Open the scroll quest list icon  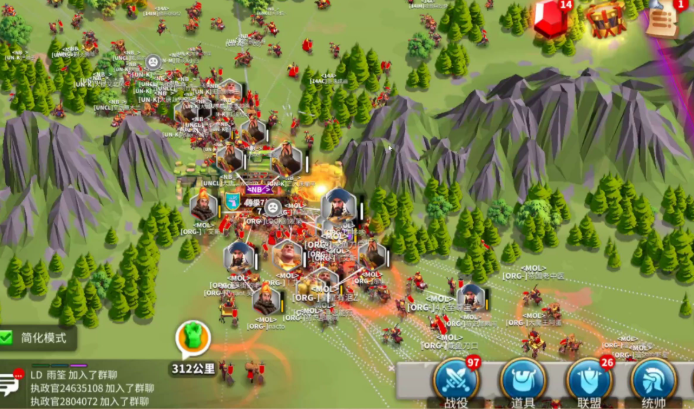[x=661, y=17]
